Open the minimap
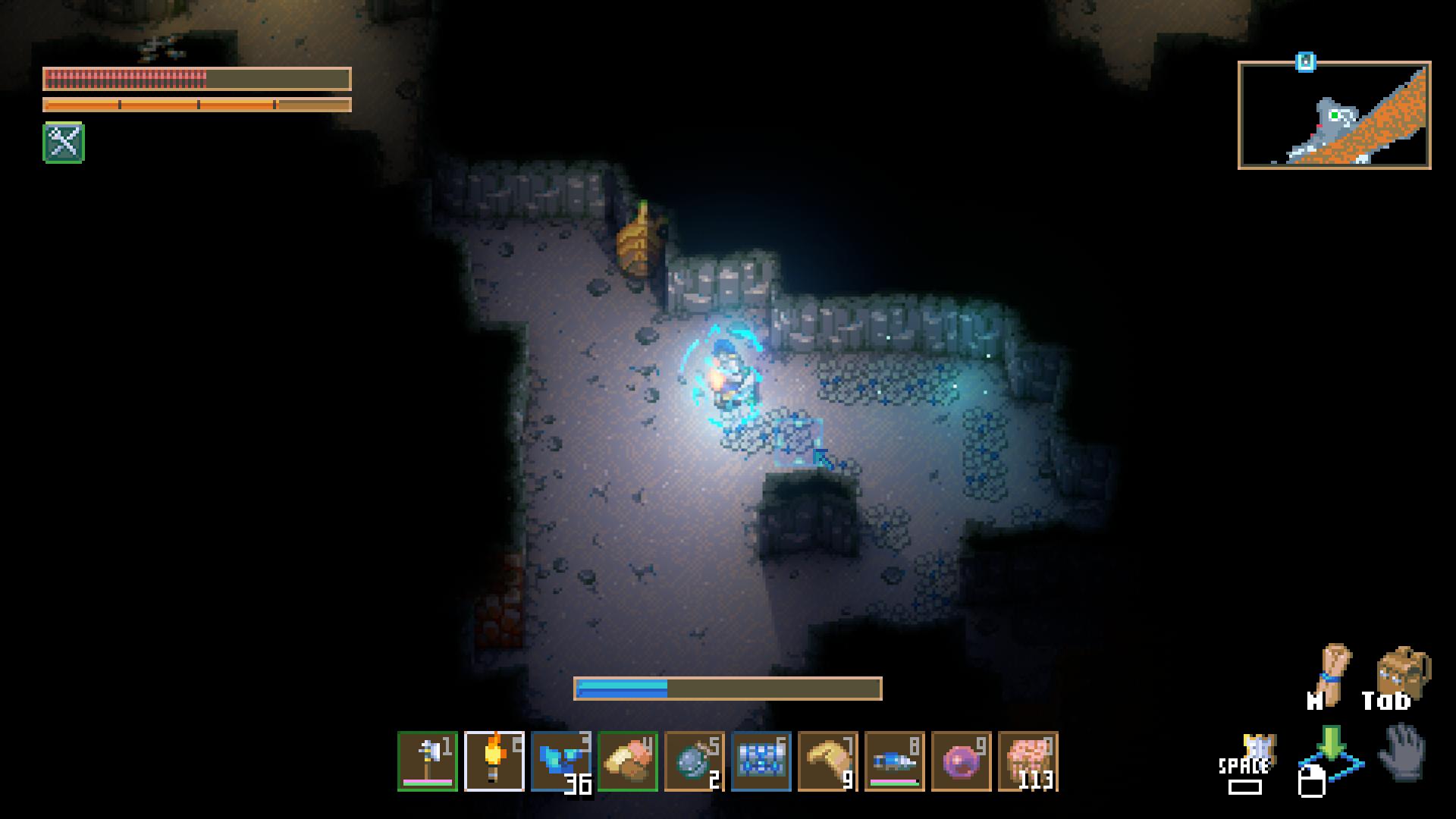Viewport: 1456px width, 819px height. coord(1334,115)
